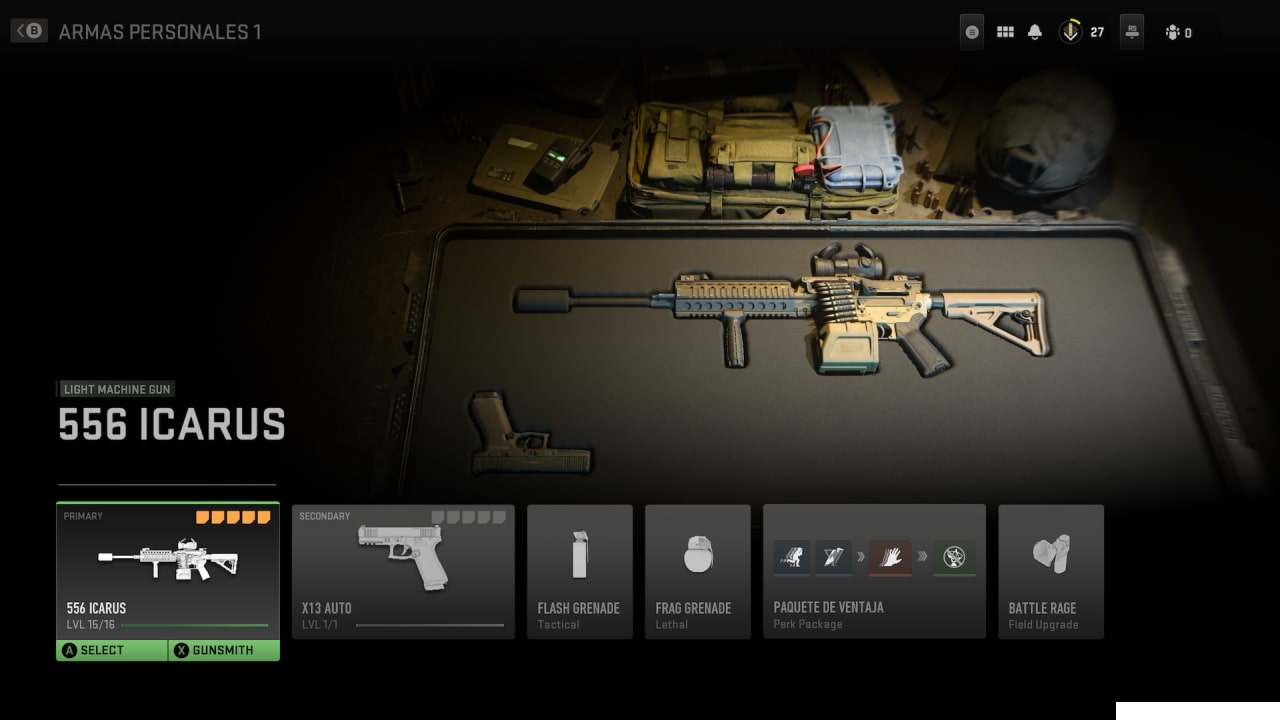Select the X13 Auto secondary weapon card
The image size is (1280, 720).
403,571
